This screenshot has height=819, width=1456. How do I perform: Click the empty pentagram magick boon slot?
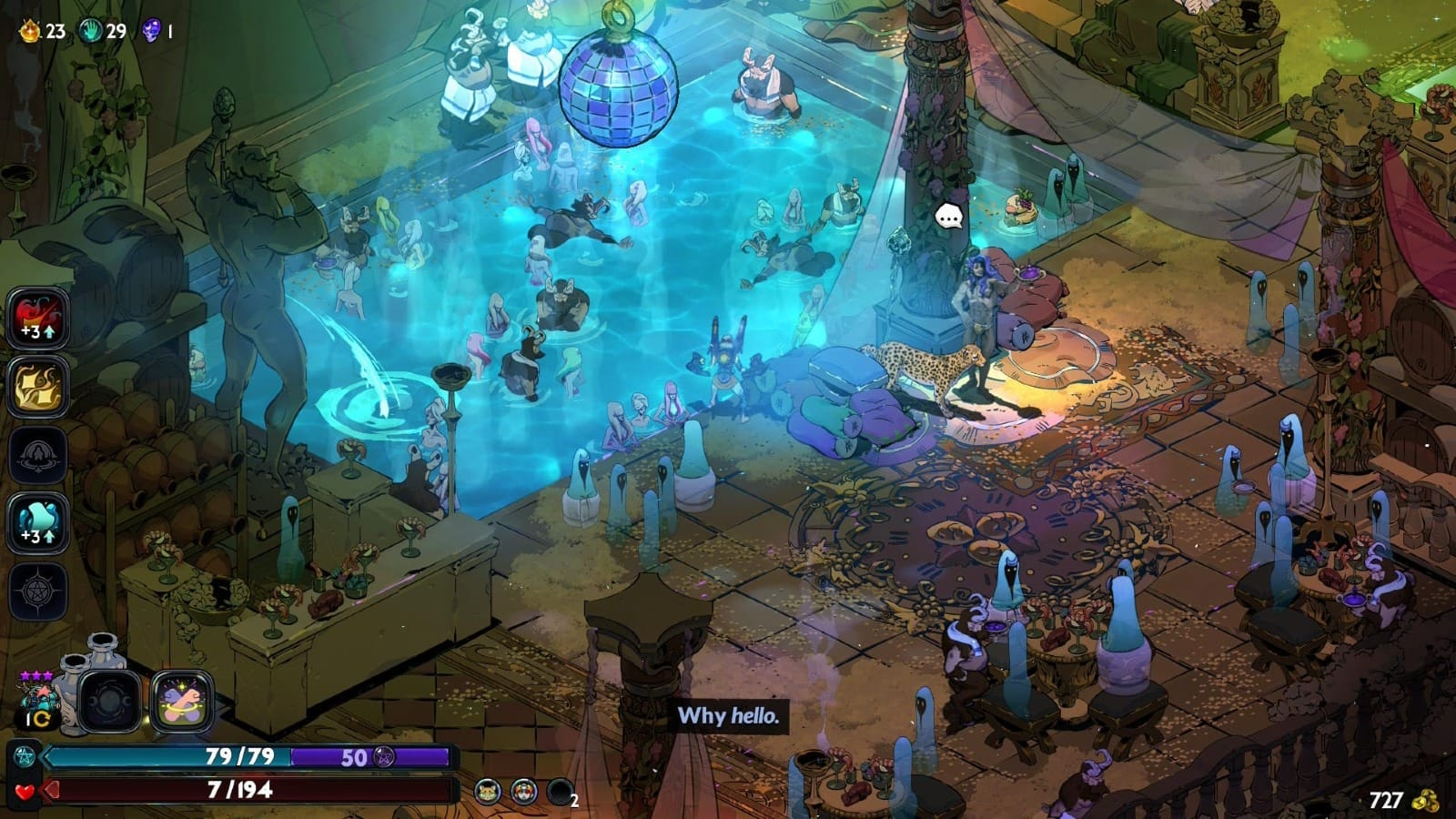(38, 591)
